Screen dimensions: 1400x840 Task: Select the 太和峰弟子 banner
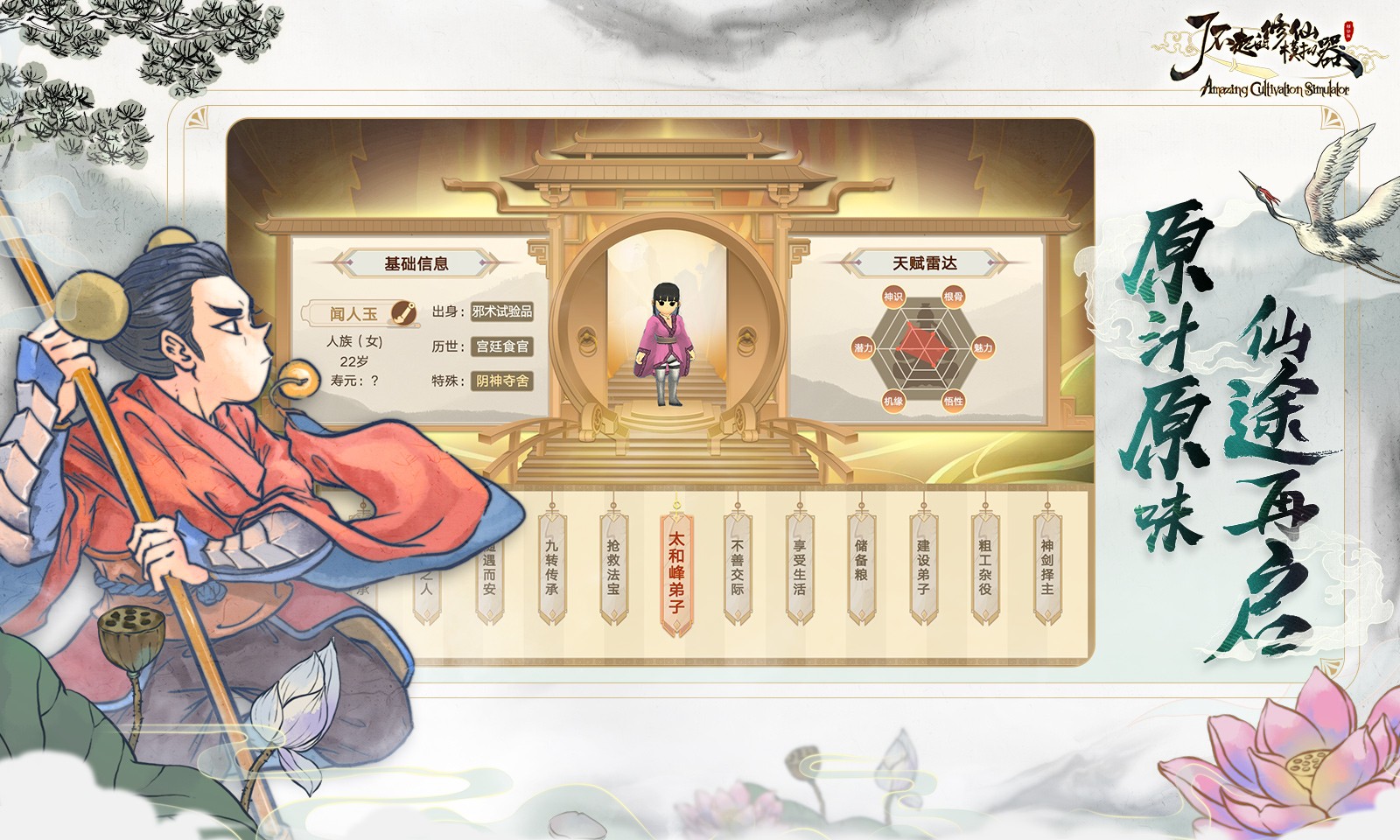click(675, 567)
